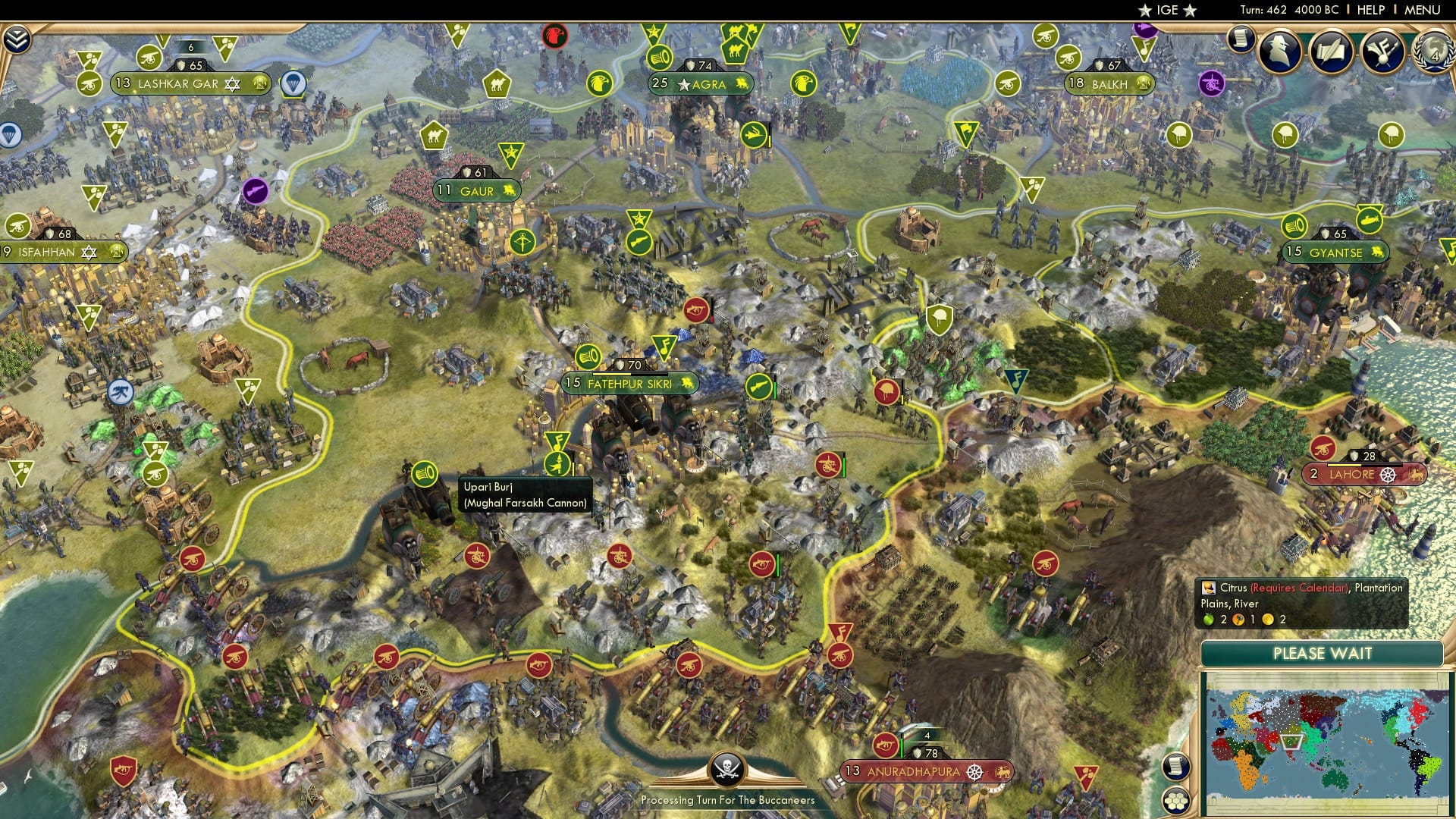
Task: Click the caravan icon on the Lashkar Gar banner
Action: (262, 83)
